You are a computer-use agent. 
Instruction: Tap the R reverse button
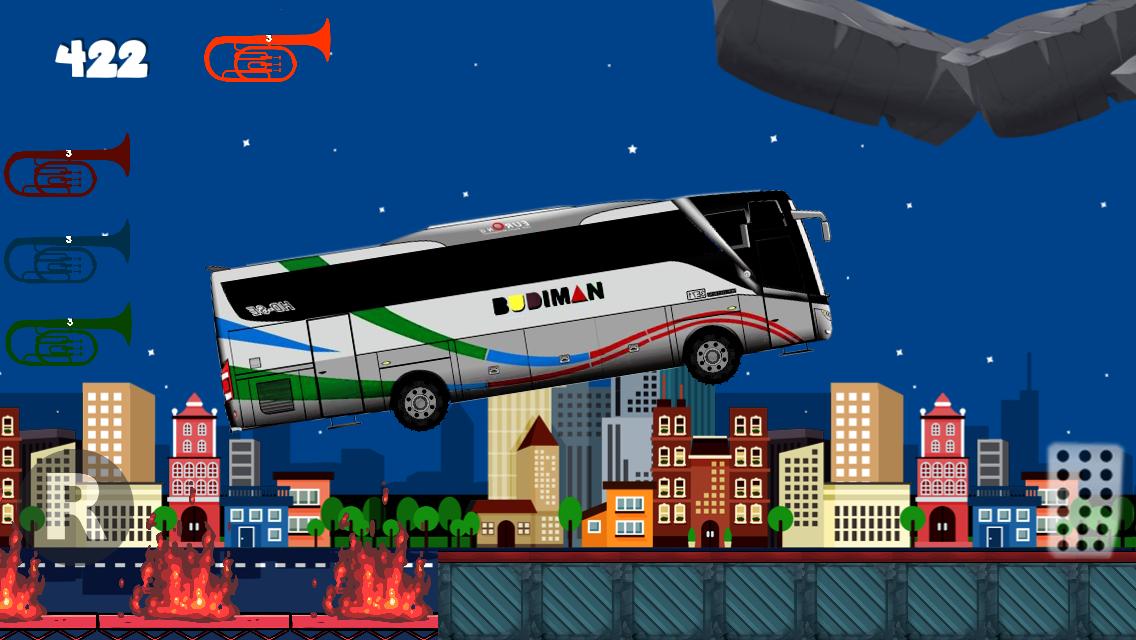(x=80, y=497)
